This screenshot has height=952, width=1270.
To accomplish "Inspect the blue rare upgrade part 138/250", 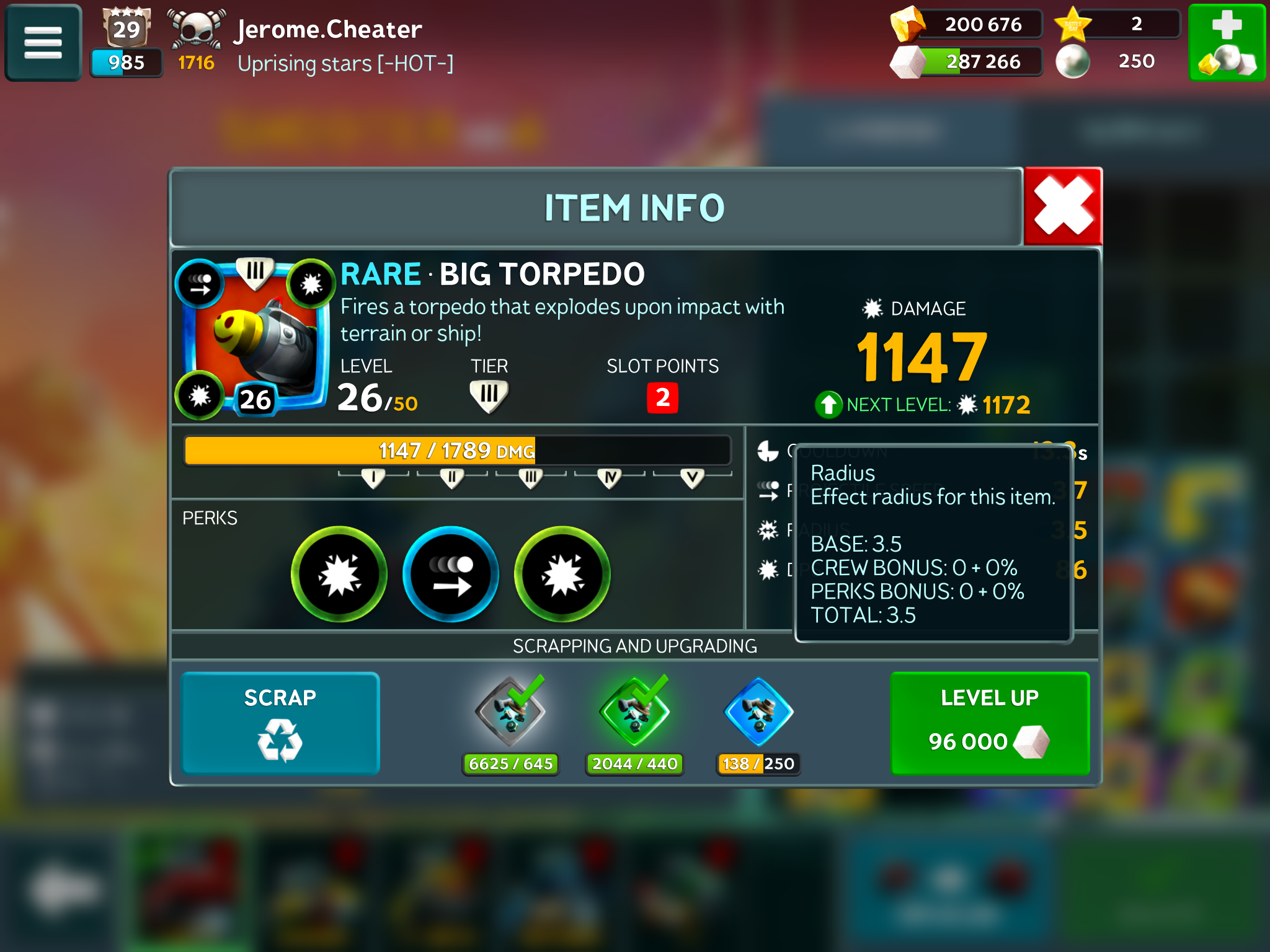I will (x=758, y=713).
